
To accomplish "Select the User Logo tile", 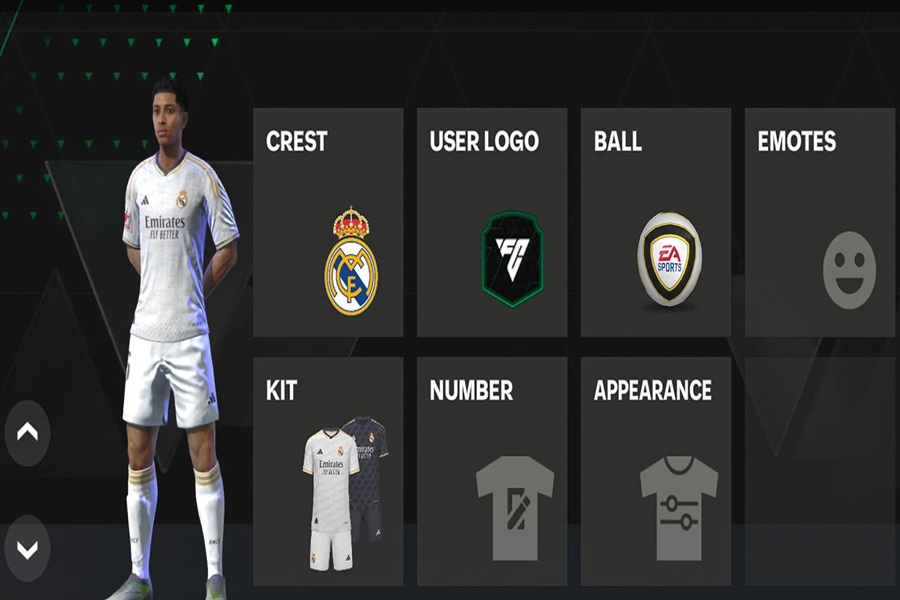I will click(x=492, y=222).
